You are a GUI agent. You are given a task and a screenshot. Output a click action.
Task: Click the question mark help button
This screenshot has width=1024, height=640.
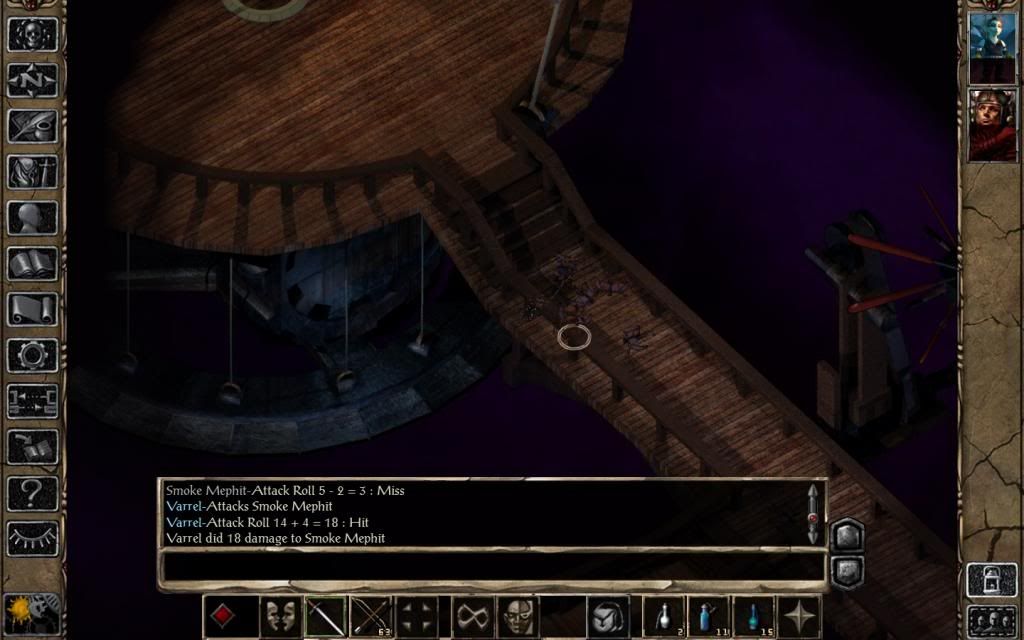pyautogui.click(x=32, y=493)
